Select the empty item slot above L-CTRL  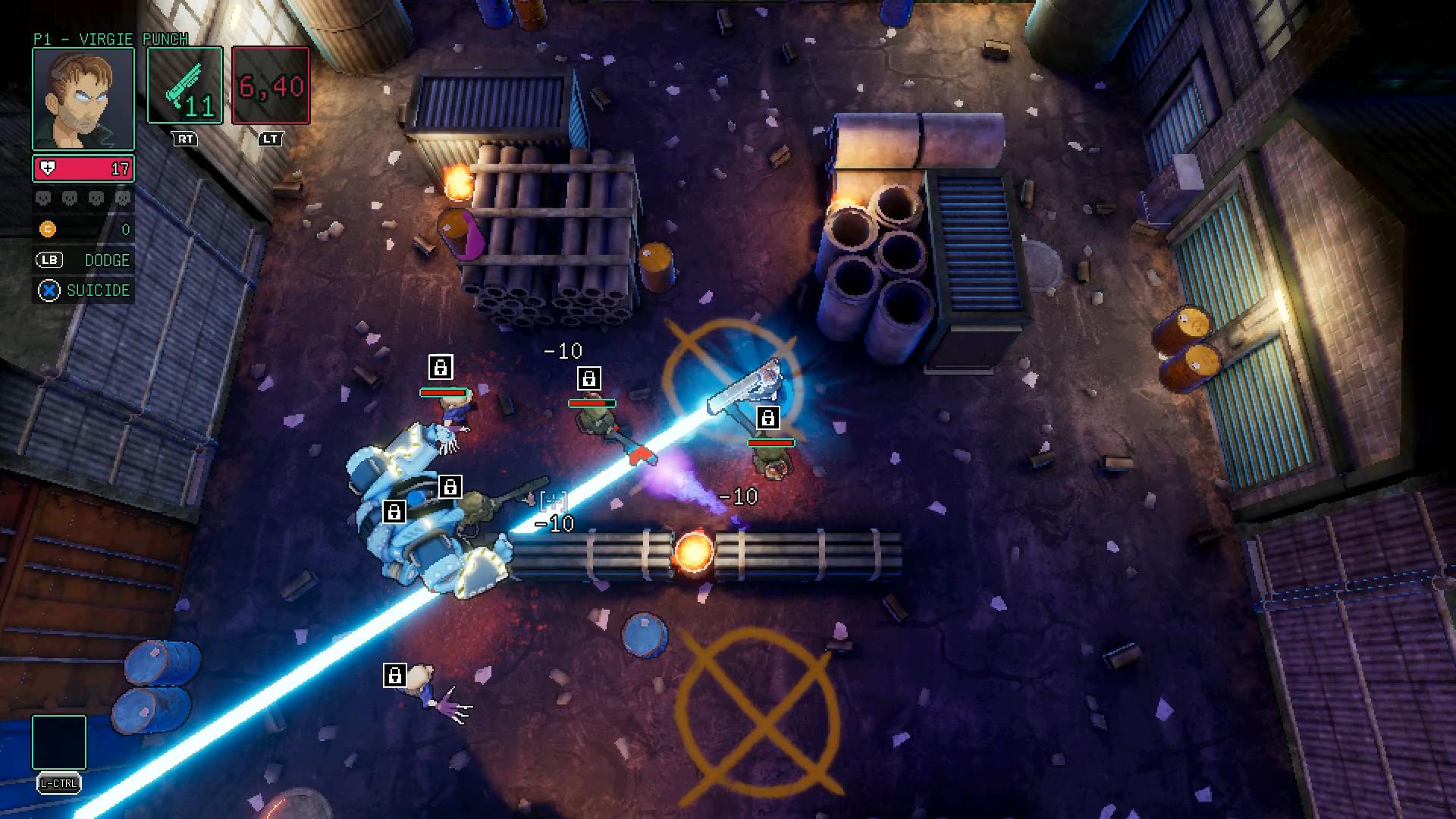[x=59, y=742]
